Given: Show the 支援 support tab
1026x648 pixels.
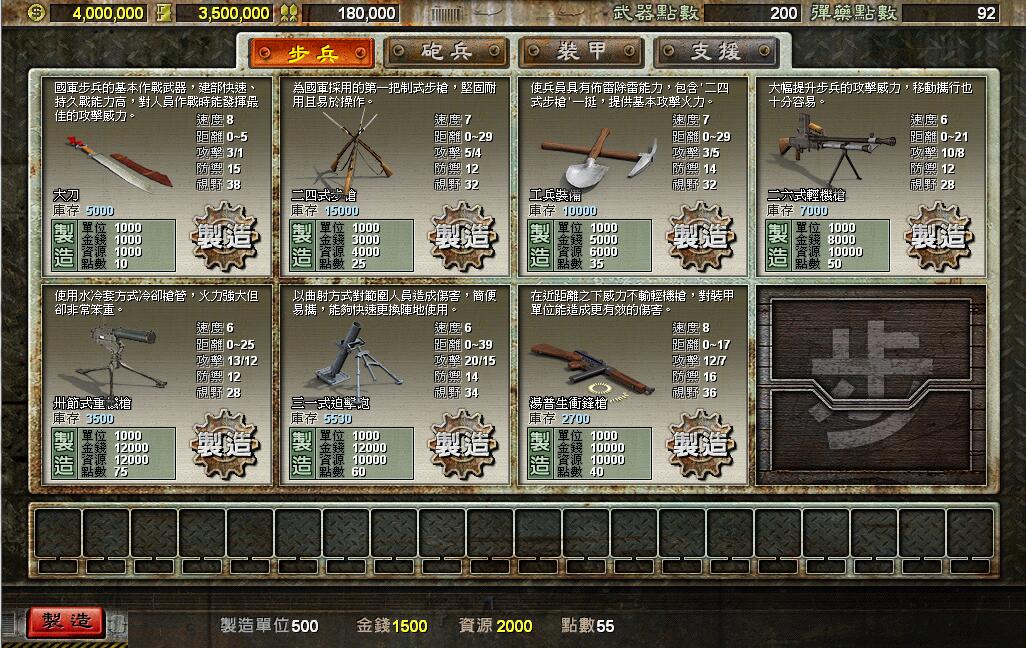Looking at the screenshot, I should (x=715, y=52).
